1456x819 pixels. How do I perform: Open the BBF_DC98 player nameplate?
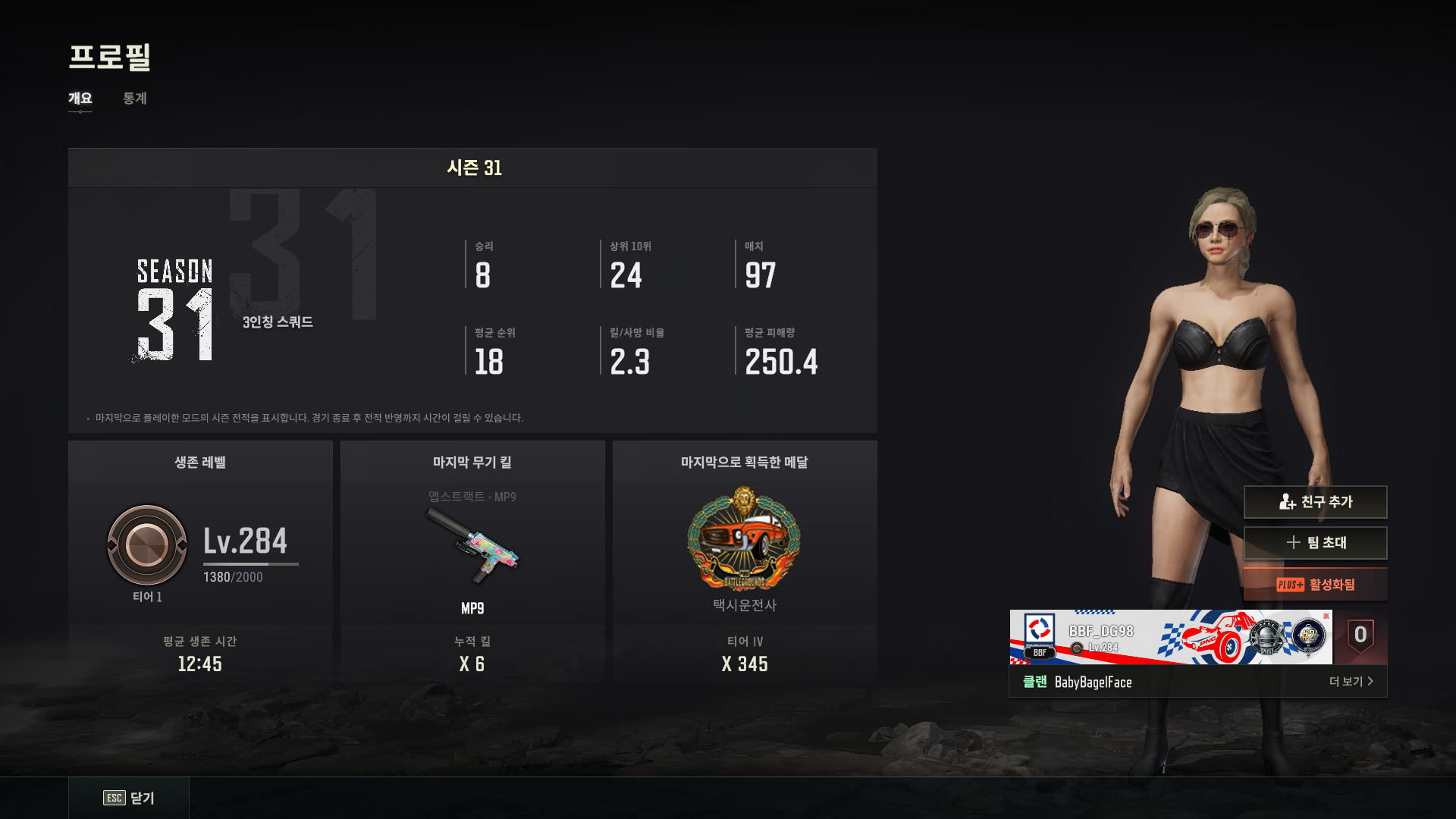pos(1168,637)
